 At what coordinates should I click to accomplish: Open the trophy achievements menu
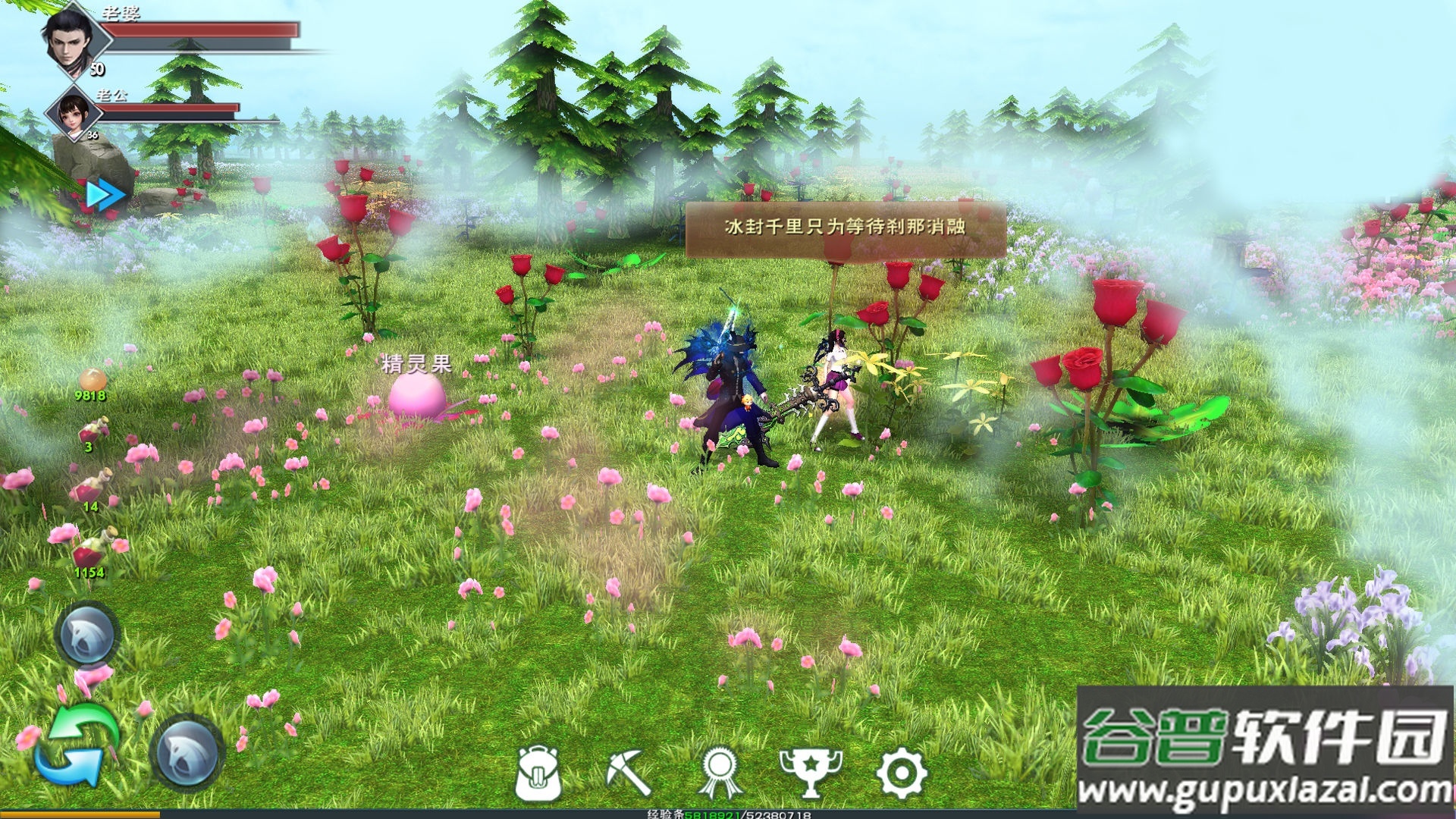pos(810,772)
